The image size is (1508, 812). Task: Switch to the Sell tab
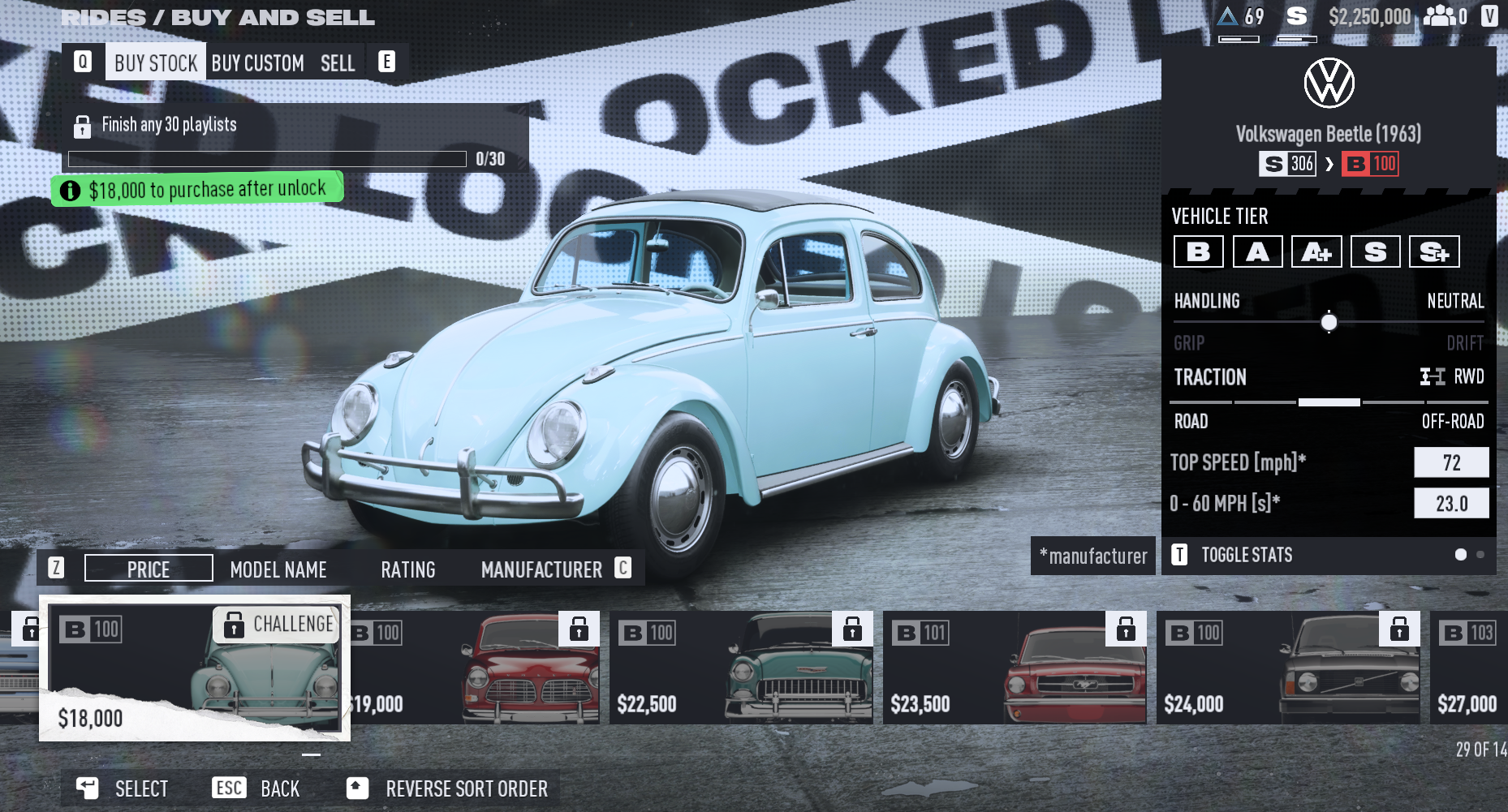point(338,63)
